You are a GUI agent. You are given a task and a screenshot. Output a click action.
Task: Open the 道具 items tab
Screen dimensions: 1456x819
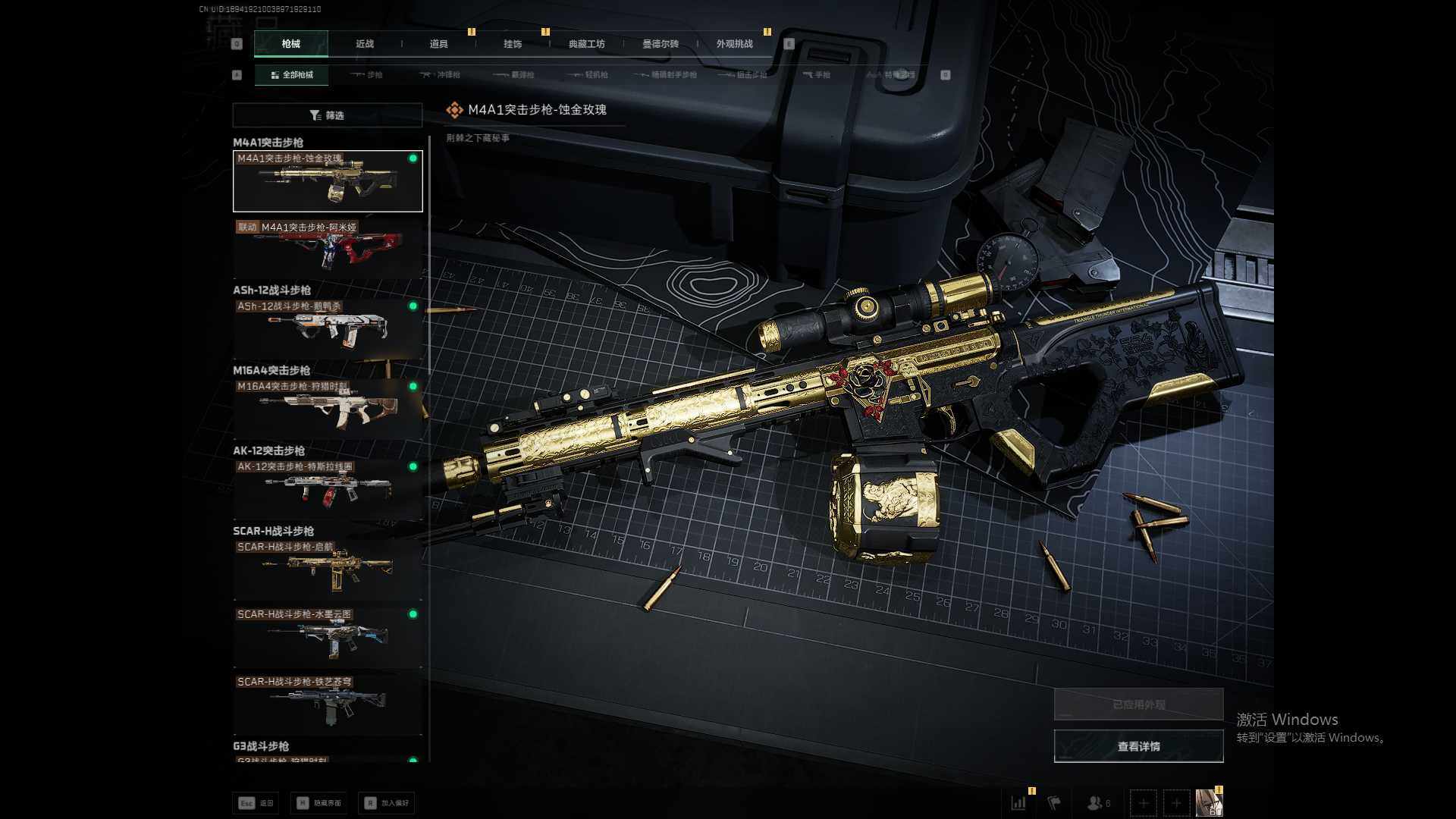(x=438, y=44)
